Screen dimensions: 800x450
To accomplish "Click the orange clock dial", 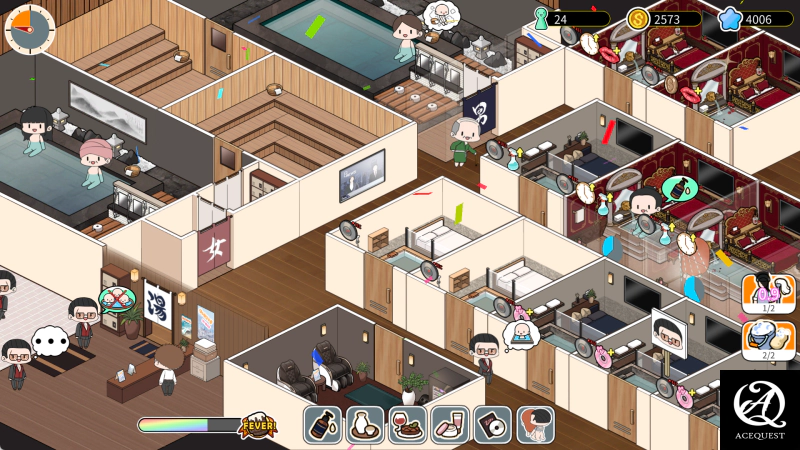I will pyautogui.click(x=30, y=29).
